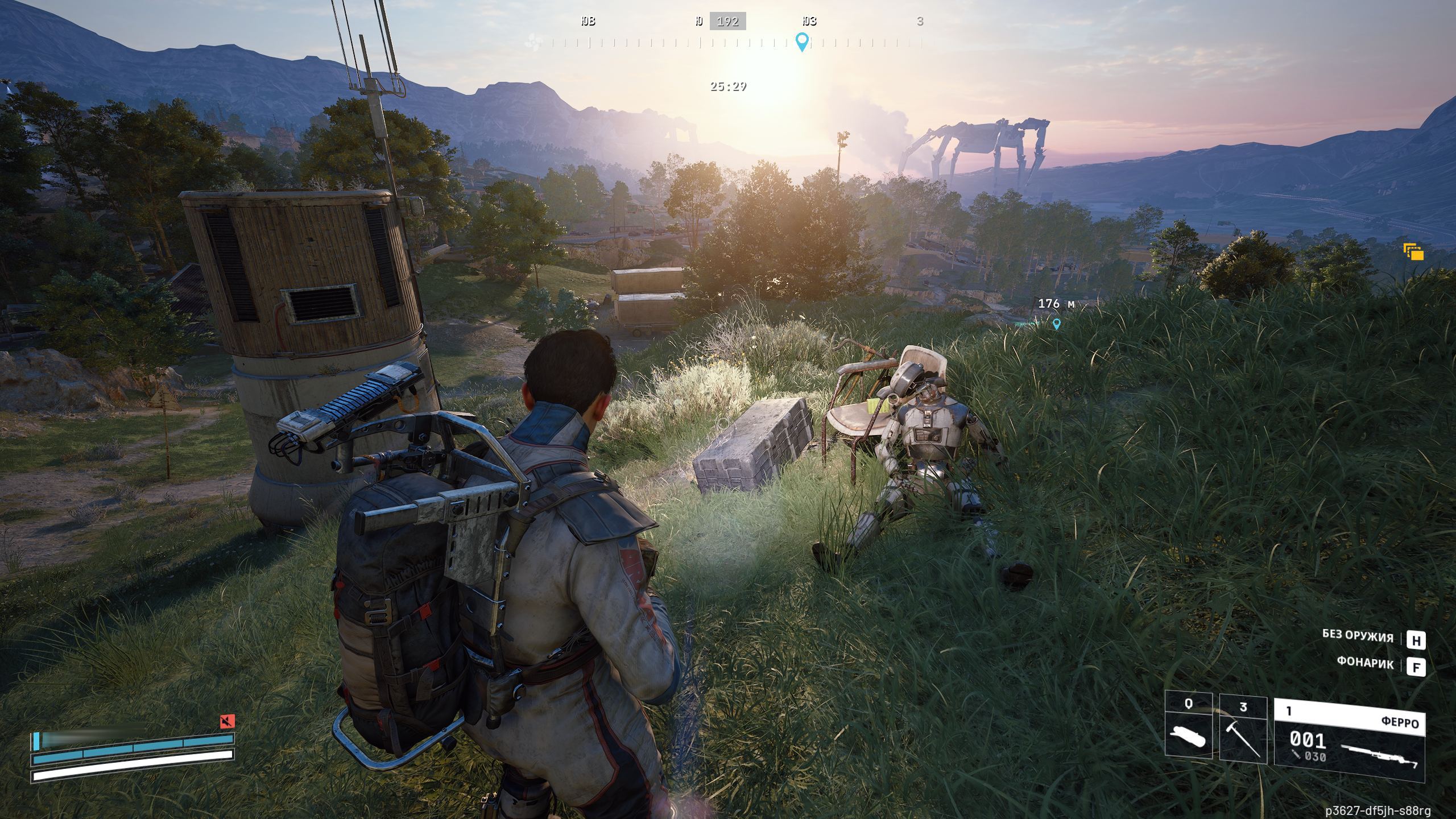This screenshot has width=1456, height=819.
Task: Toggle the red muted microphone icon
Action: [x=227, y=722]
